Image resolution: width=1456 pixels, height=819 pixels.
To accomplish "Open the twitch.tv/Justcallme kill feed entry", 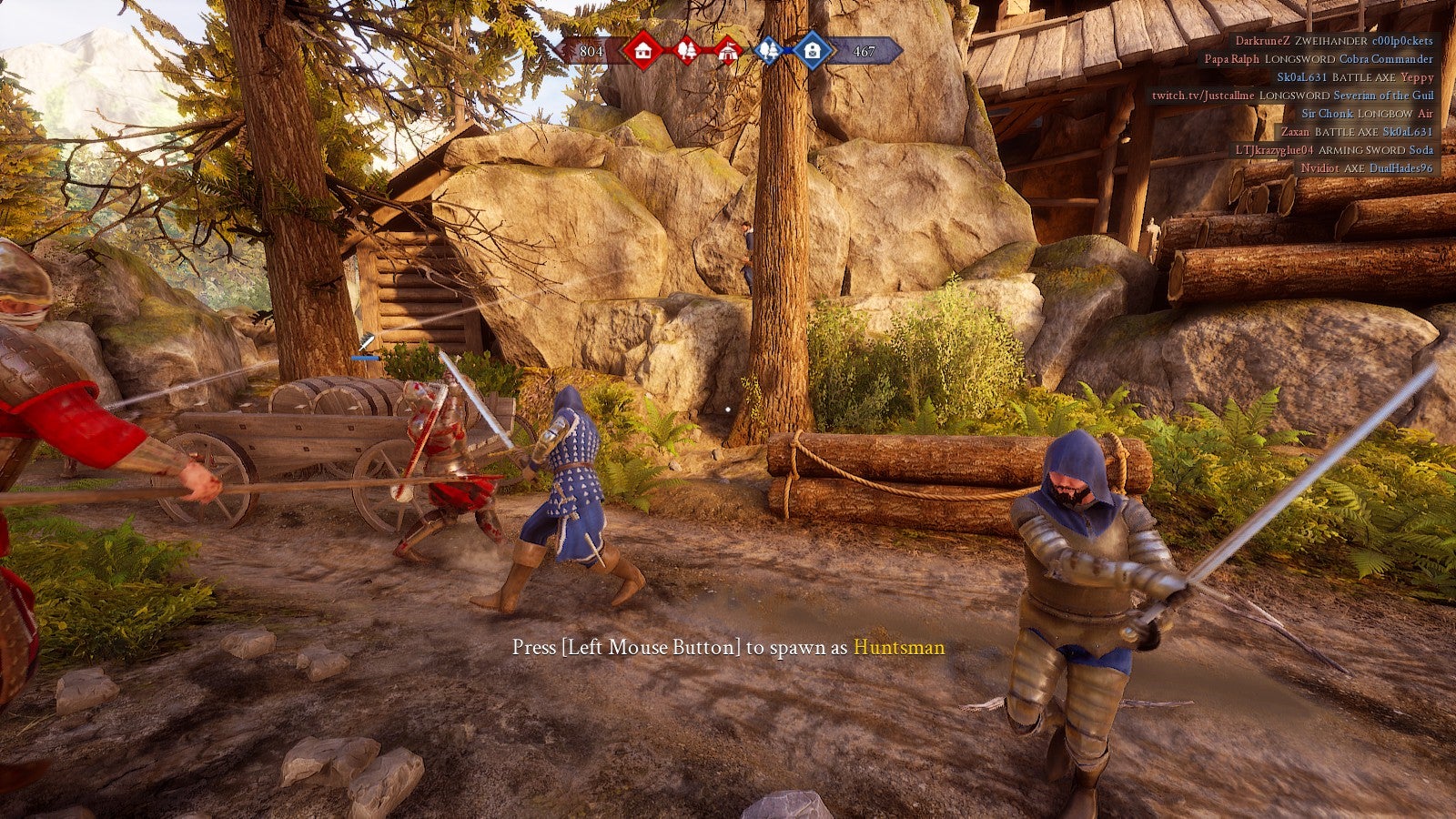I will (x=1292, y=96).
